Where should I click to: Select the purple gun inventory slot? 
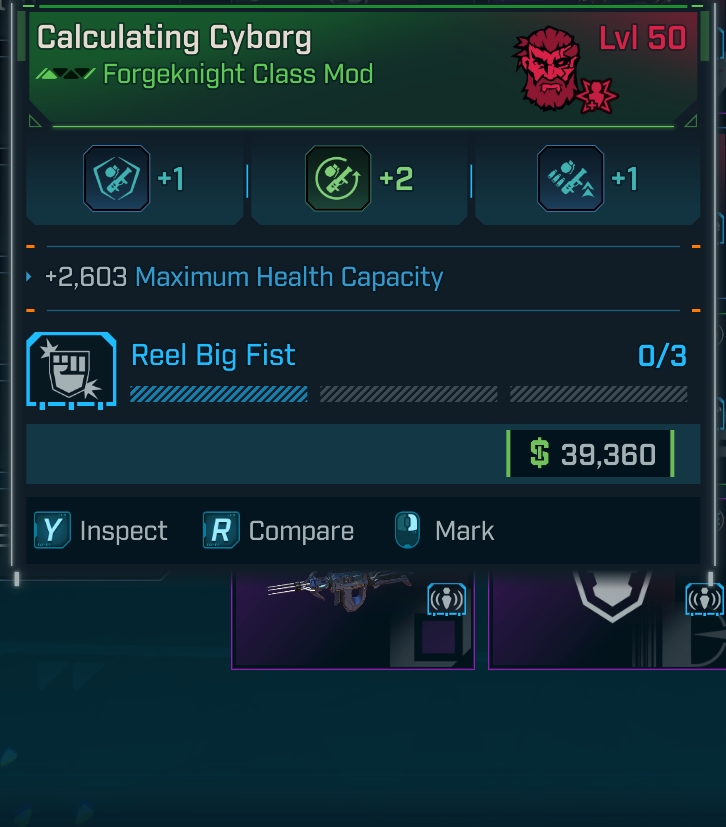pos(352,620)
